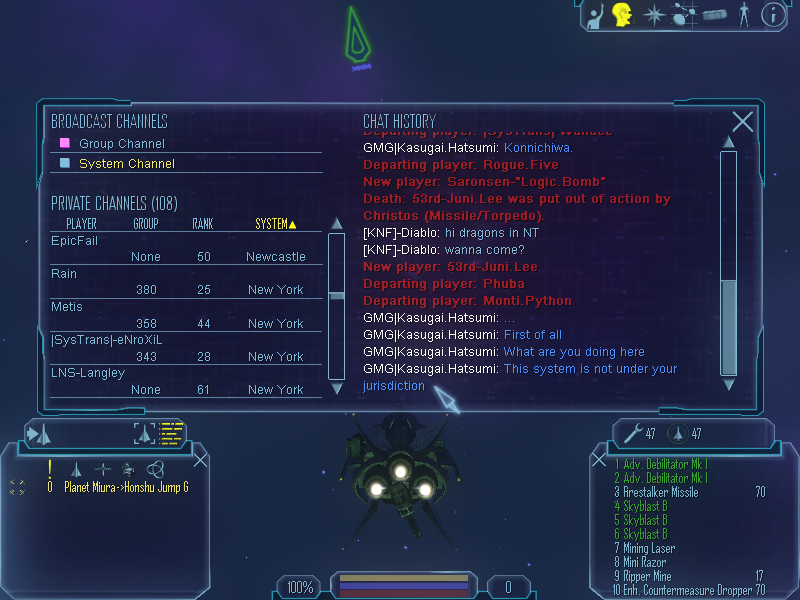The width and height of the screenshot is (800, 600).
Task: Sort private channels by Rank column
Action: pyautogui.click(x=202, y=224)
